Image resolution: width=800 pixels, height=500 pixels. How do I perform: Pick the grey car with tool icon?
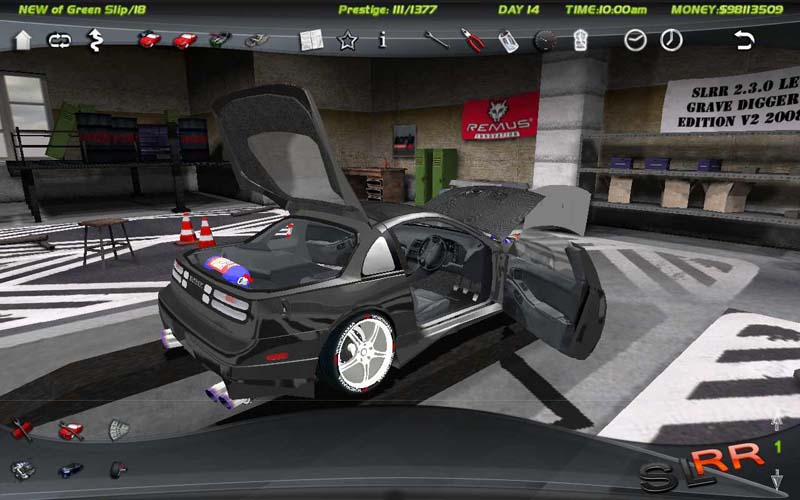[256, 40]
